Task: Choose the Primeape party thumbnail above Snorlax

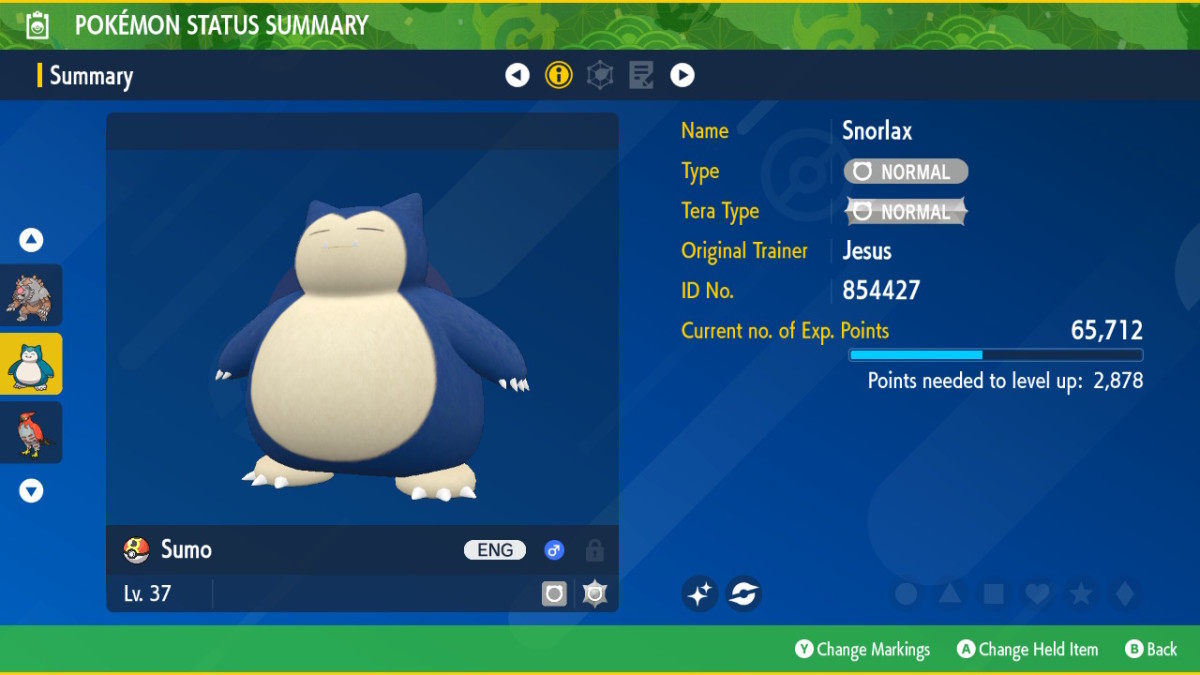Action: point(31,295)
